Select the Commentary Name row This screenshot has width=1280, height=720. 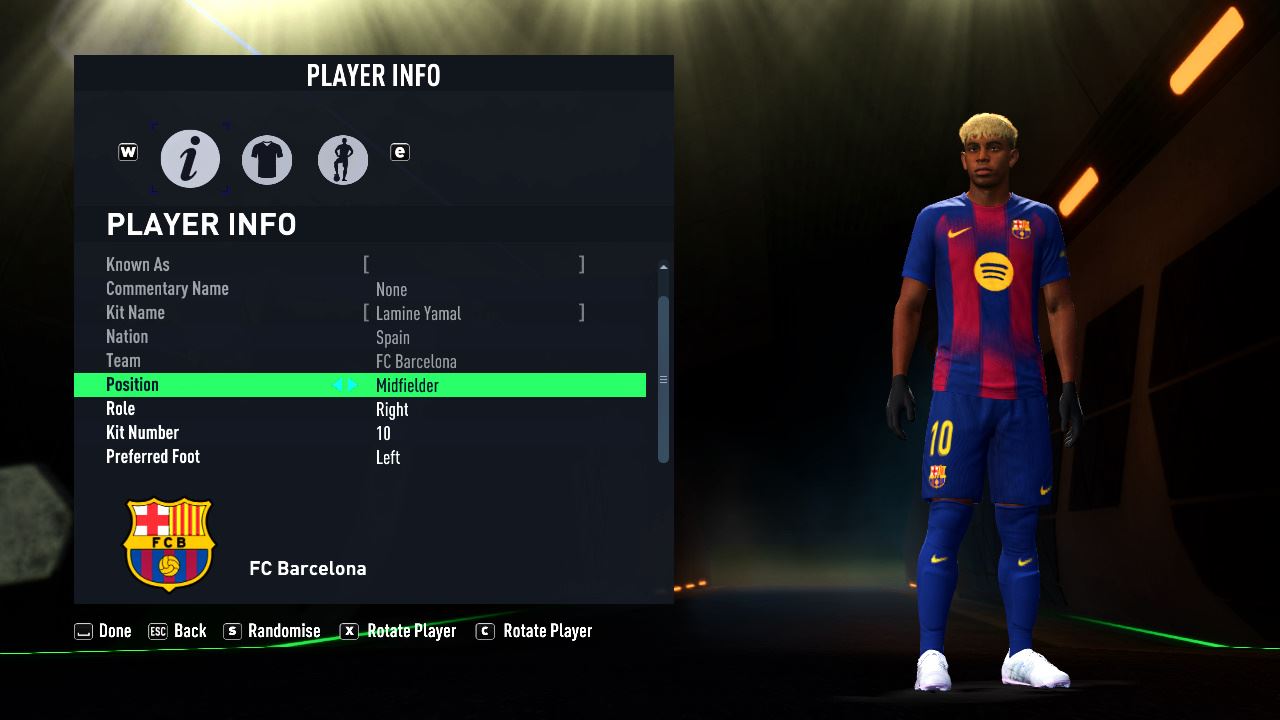pyautogui.click(x=360, y=289)
